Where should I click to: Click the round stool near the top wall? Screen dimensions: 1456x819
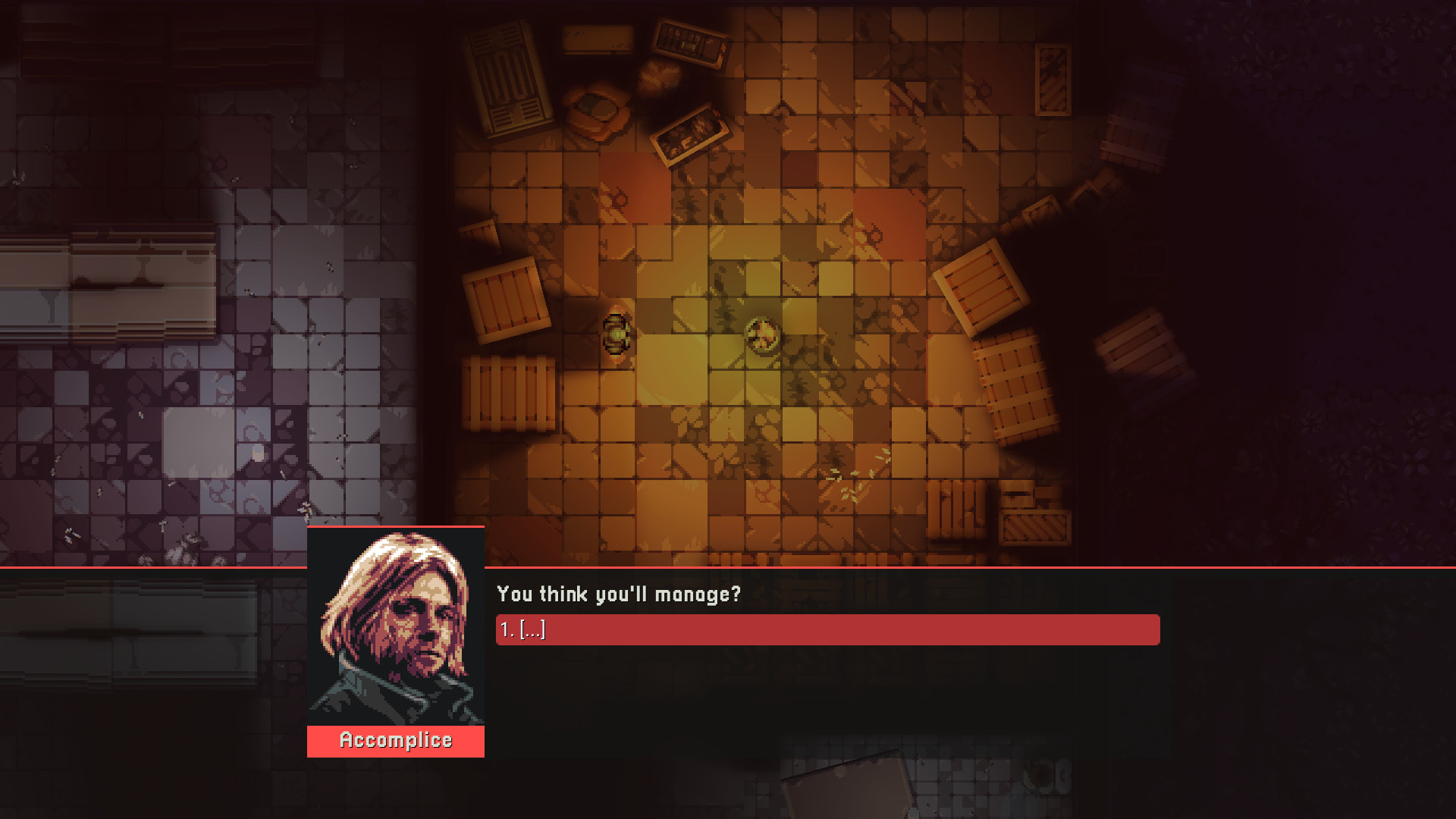[599, 110]
